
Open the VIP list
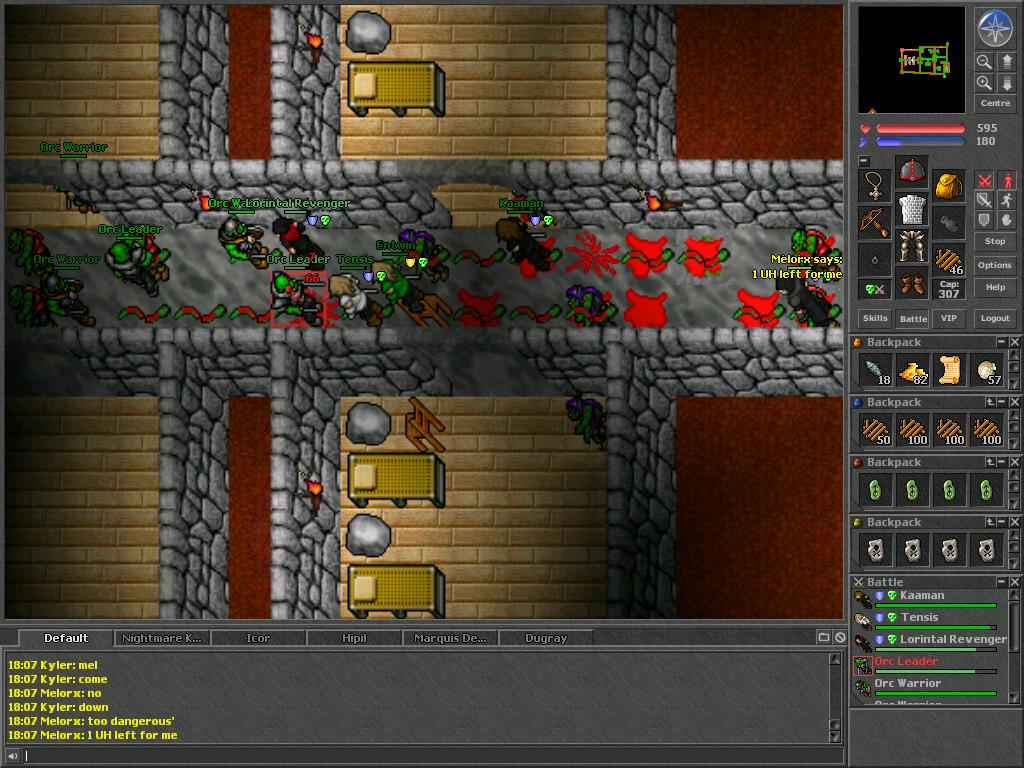coord(949,318)
